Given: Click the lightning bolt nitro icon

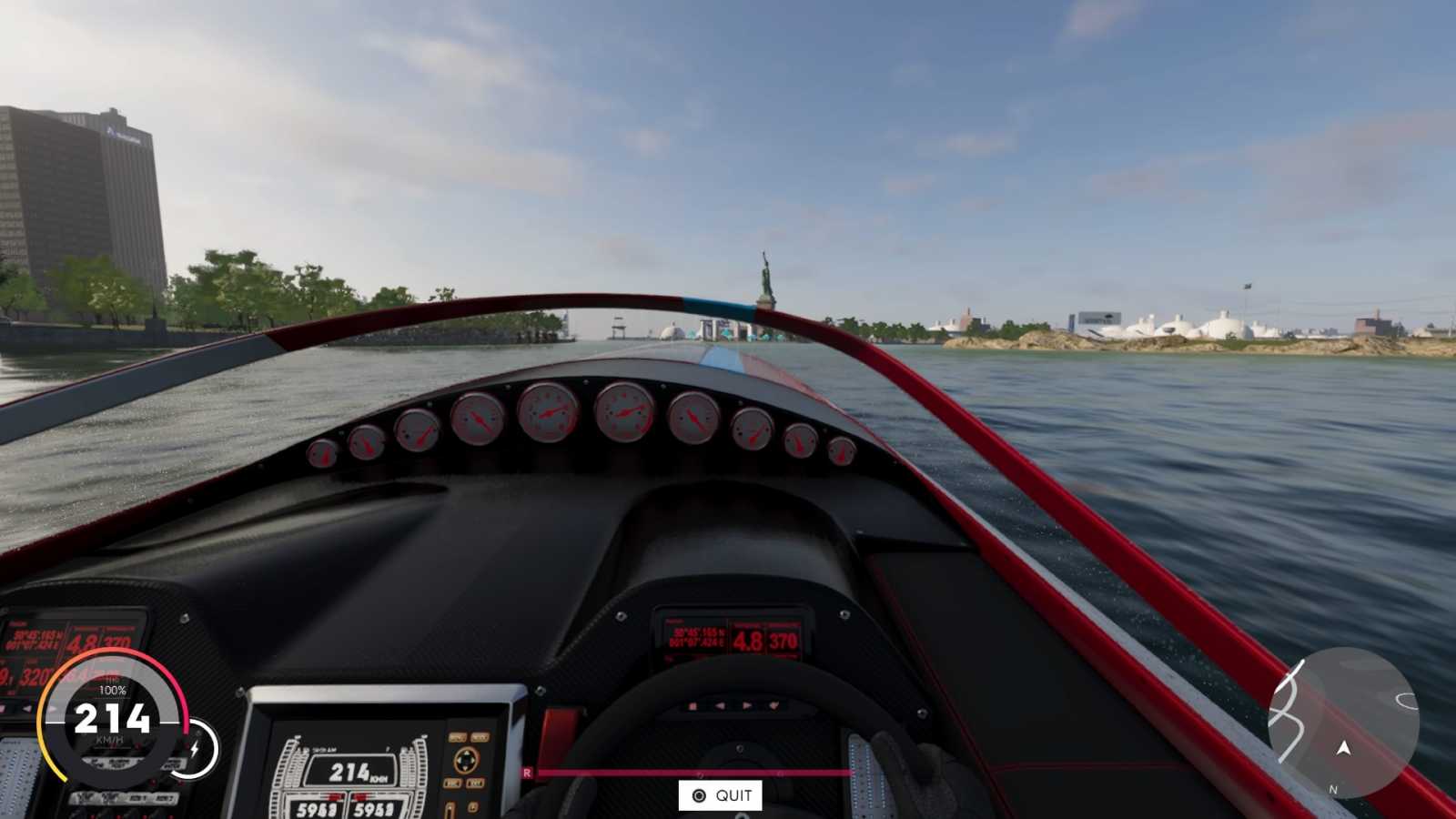Looking at the screenshot, I should 196,748.
